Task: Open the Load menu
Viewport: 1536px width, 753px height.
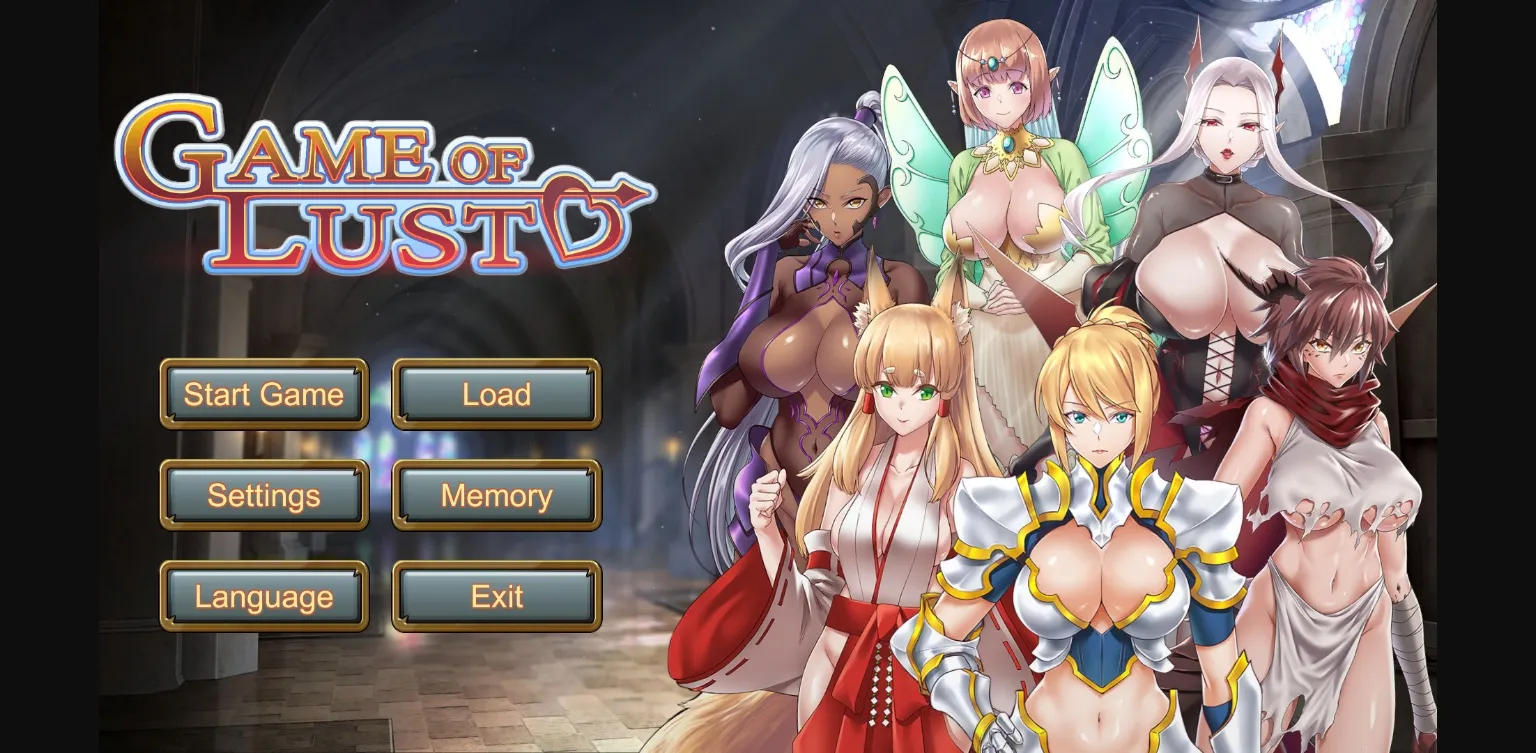Action: [497, 395]
